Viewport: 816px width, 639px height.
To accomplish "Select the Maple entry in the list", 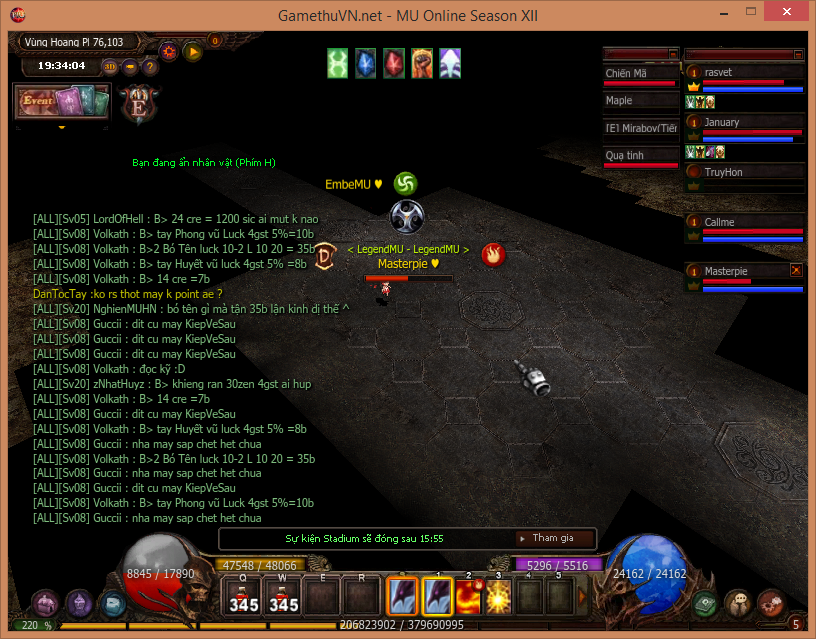I will 640,101.
